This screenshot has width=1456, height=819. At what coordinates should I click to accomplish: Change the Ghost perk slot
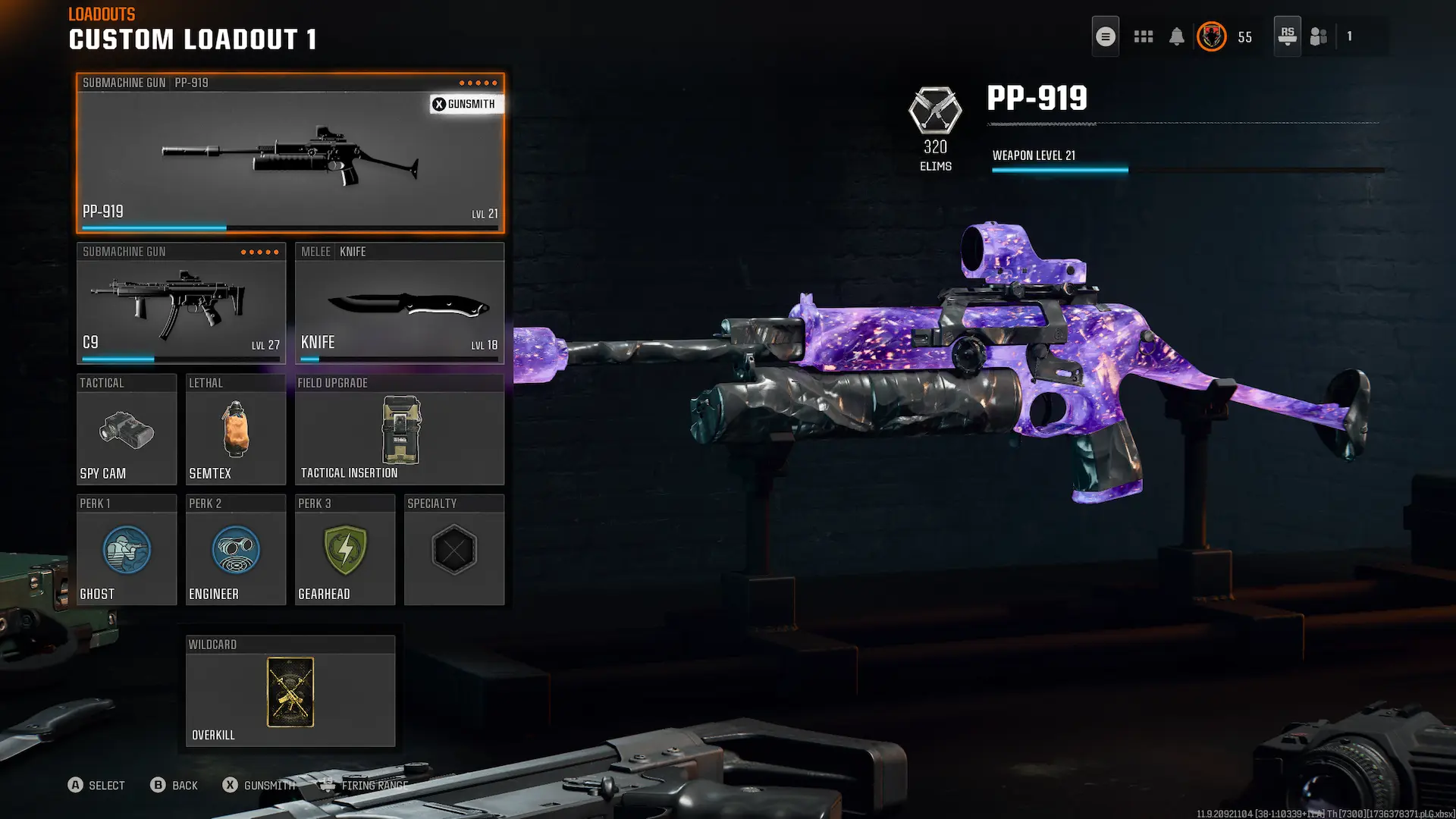click(126, 551)
